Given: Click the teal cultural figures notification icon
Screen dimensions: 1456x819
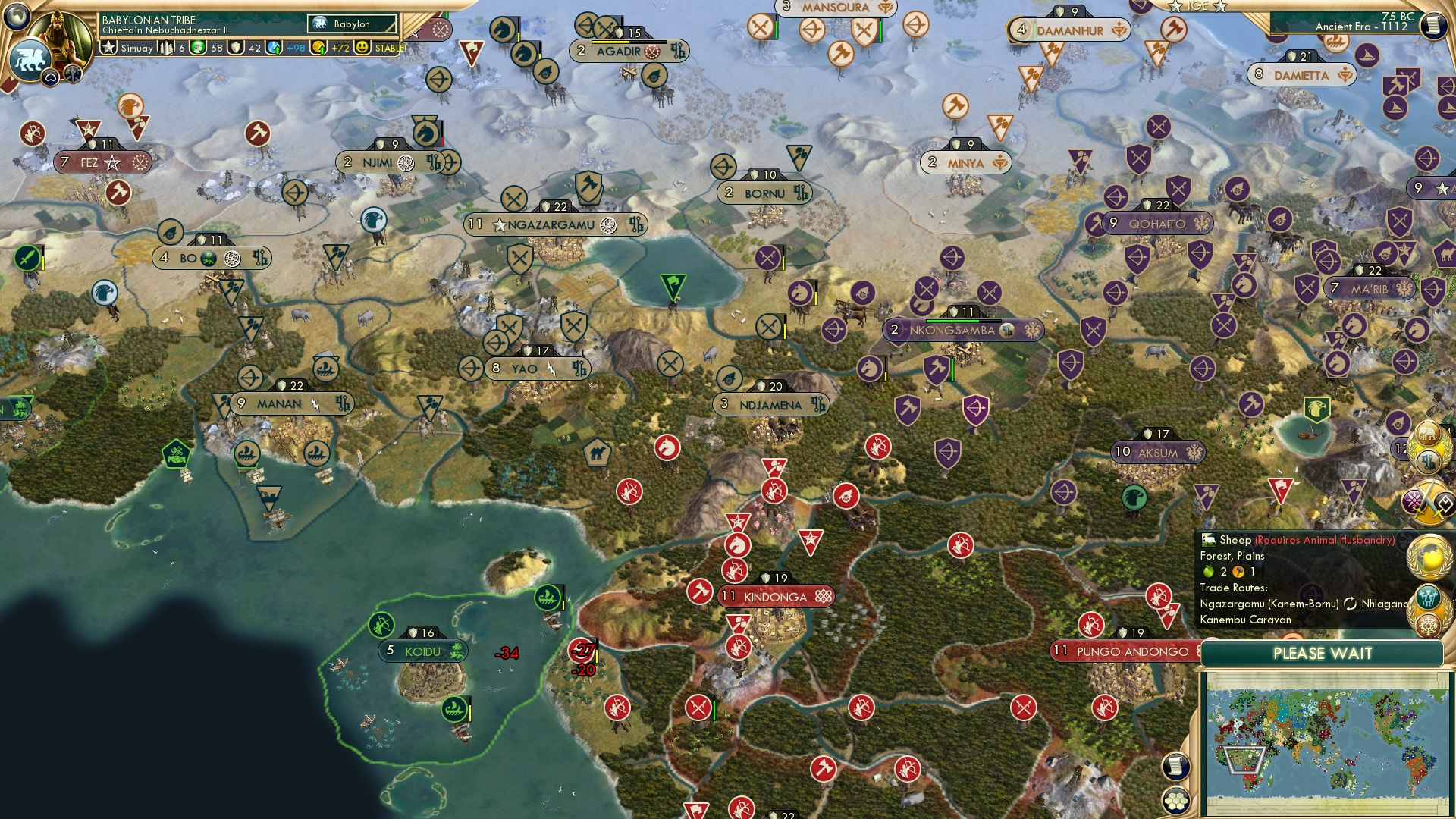Looking at the screenshot, I should (x=1428, y=598).
